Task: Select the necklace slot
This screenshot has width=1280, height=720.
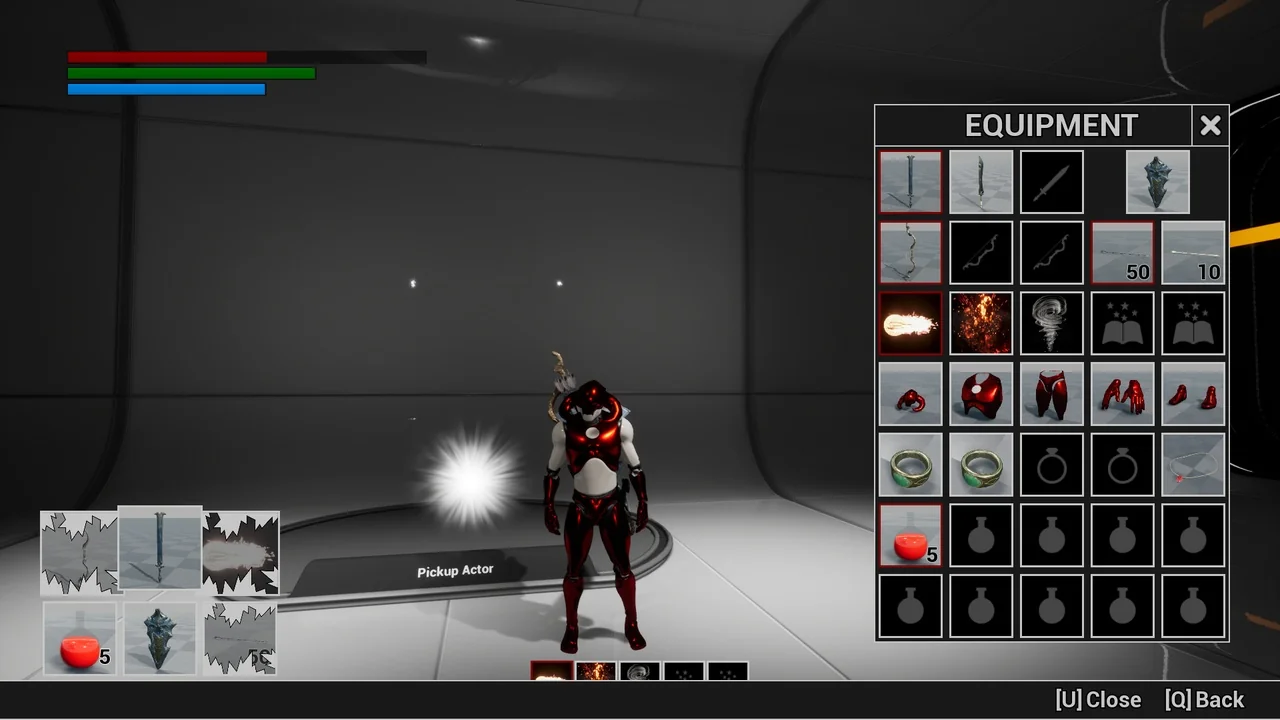Action: [x=1193, y=464]
